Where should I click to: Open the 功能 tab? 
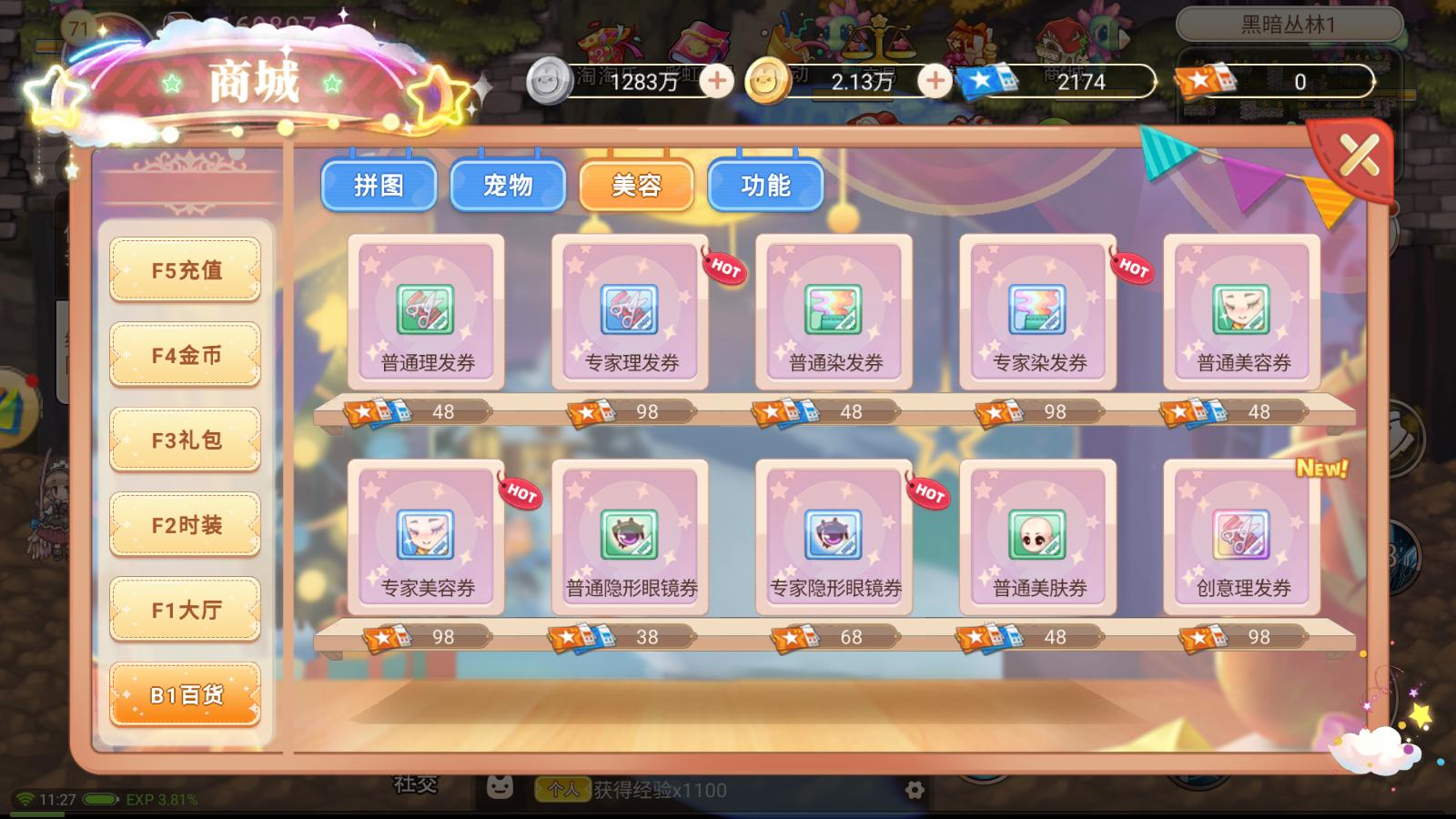click(765, 185)
